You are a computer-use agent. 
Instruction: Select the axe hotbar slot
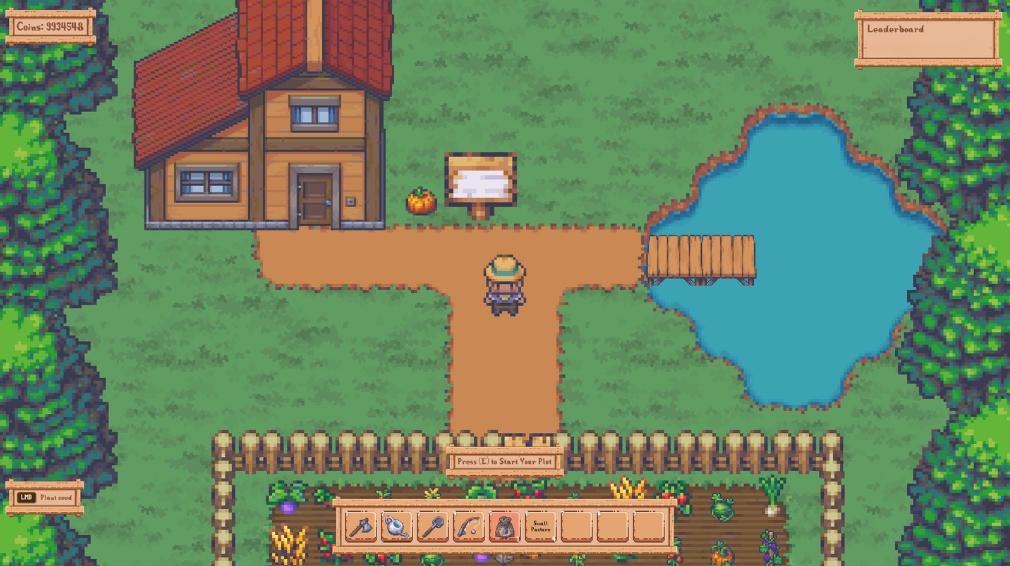coord(361,526)
